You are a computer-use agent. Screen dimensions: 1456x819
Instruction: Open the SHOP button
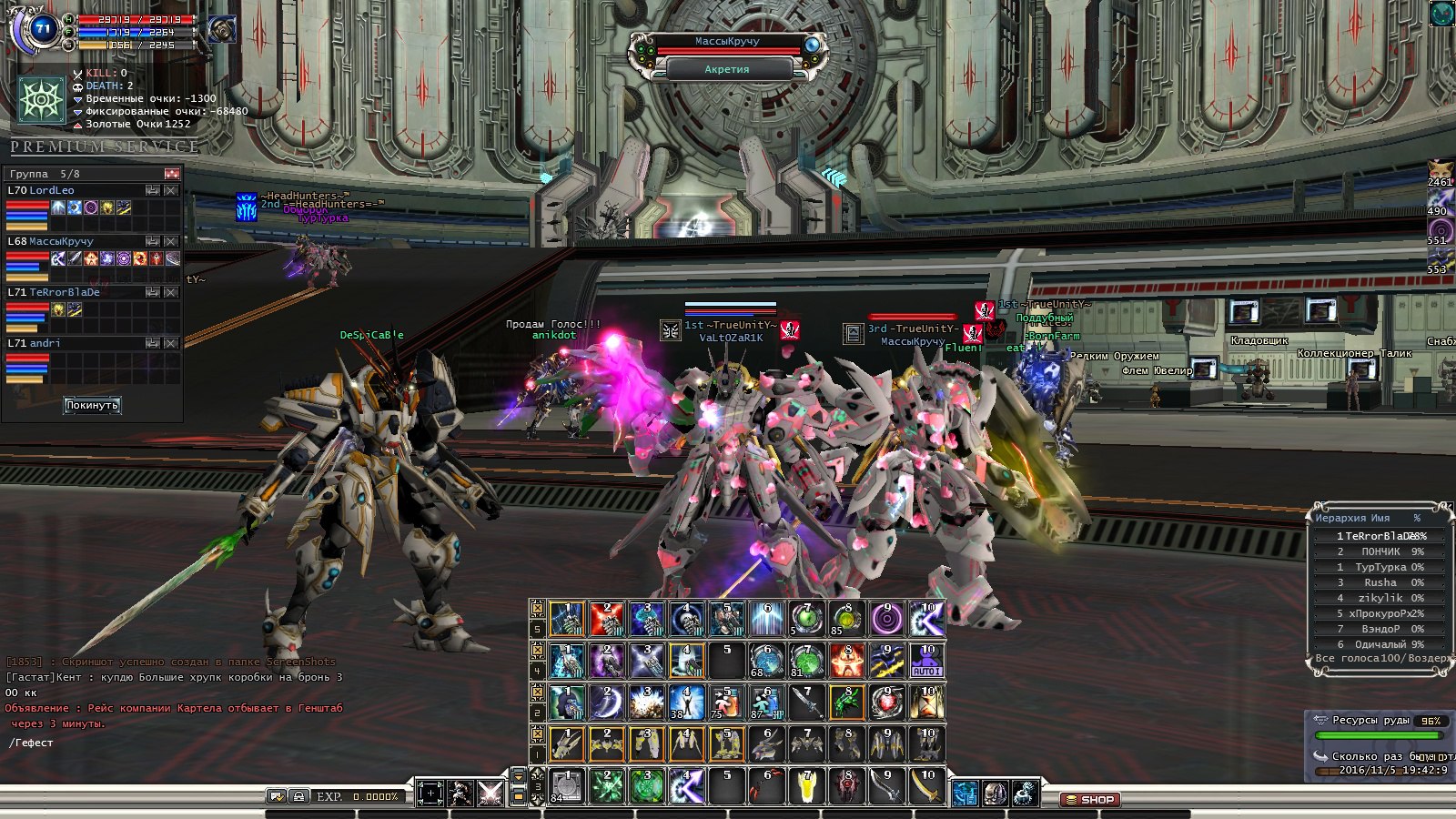(1089, 800)
